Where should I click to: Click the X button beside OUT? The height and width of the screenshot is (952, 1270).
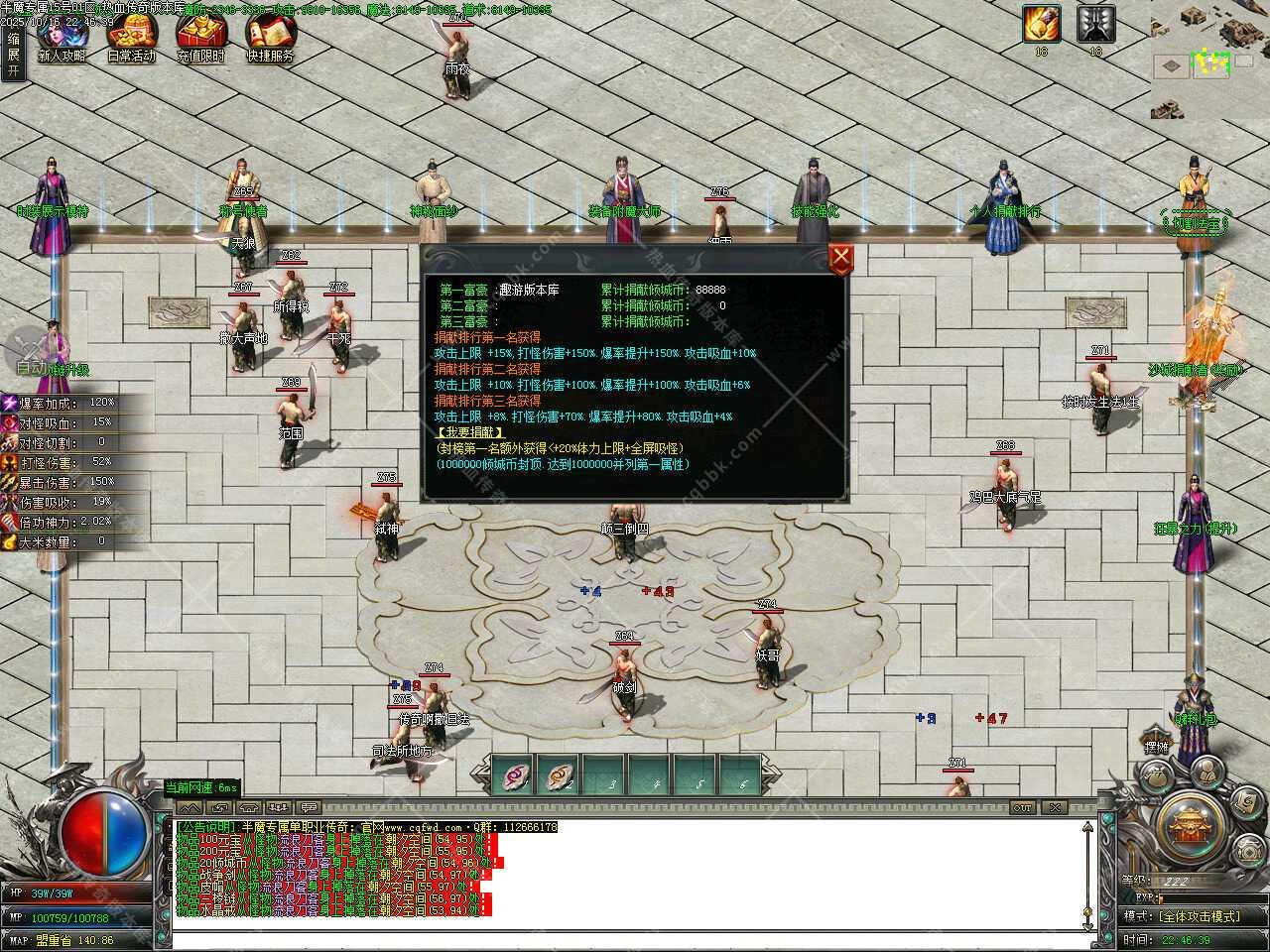tap(1055, 807)
